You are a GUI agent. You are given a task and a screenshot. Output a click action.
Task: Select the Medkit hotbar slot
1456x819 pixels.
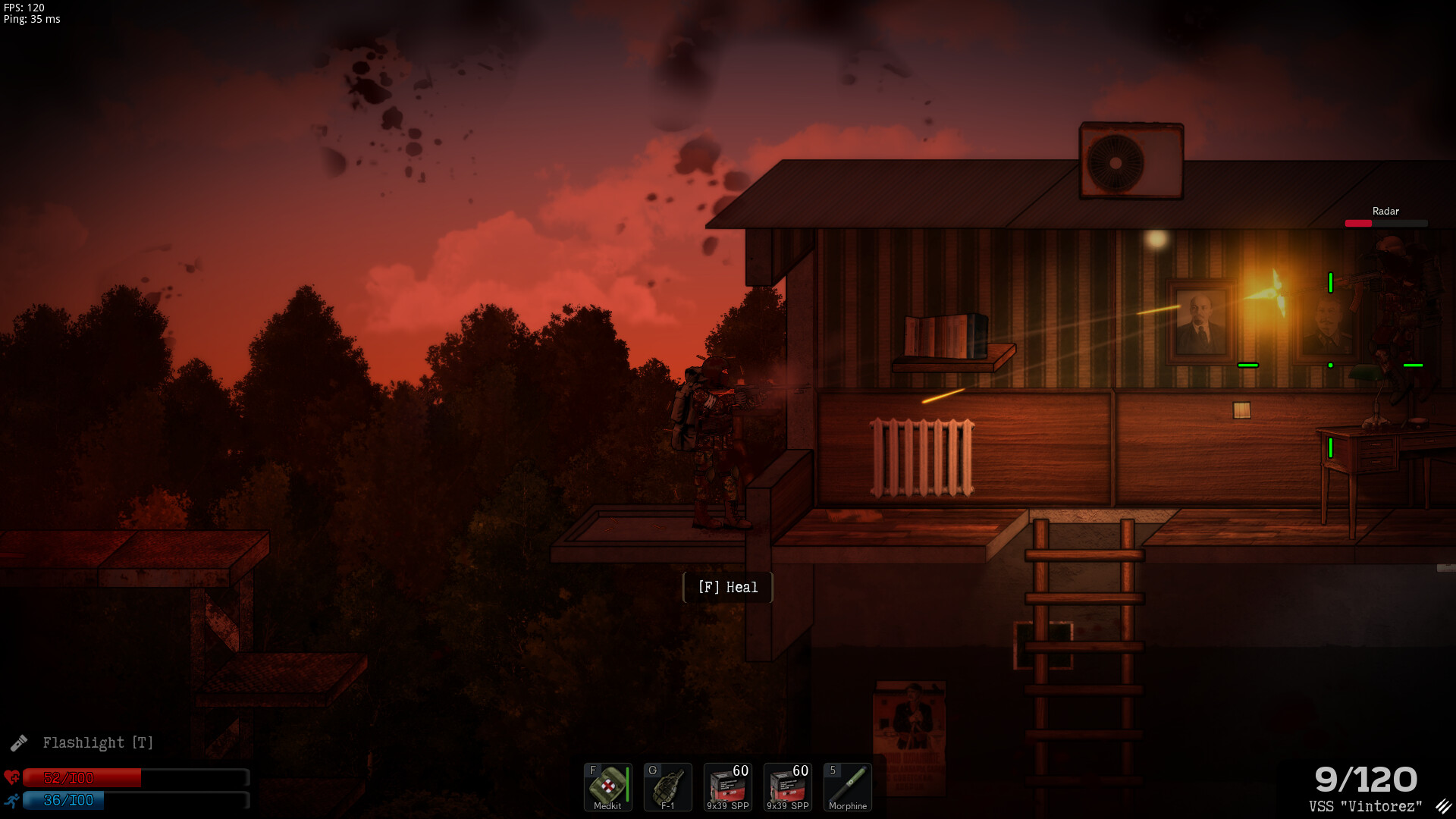pyautogui.click(x=607, y=786)
